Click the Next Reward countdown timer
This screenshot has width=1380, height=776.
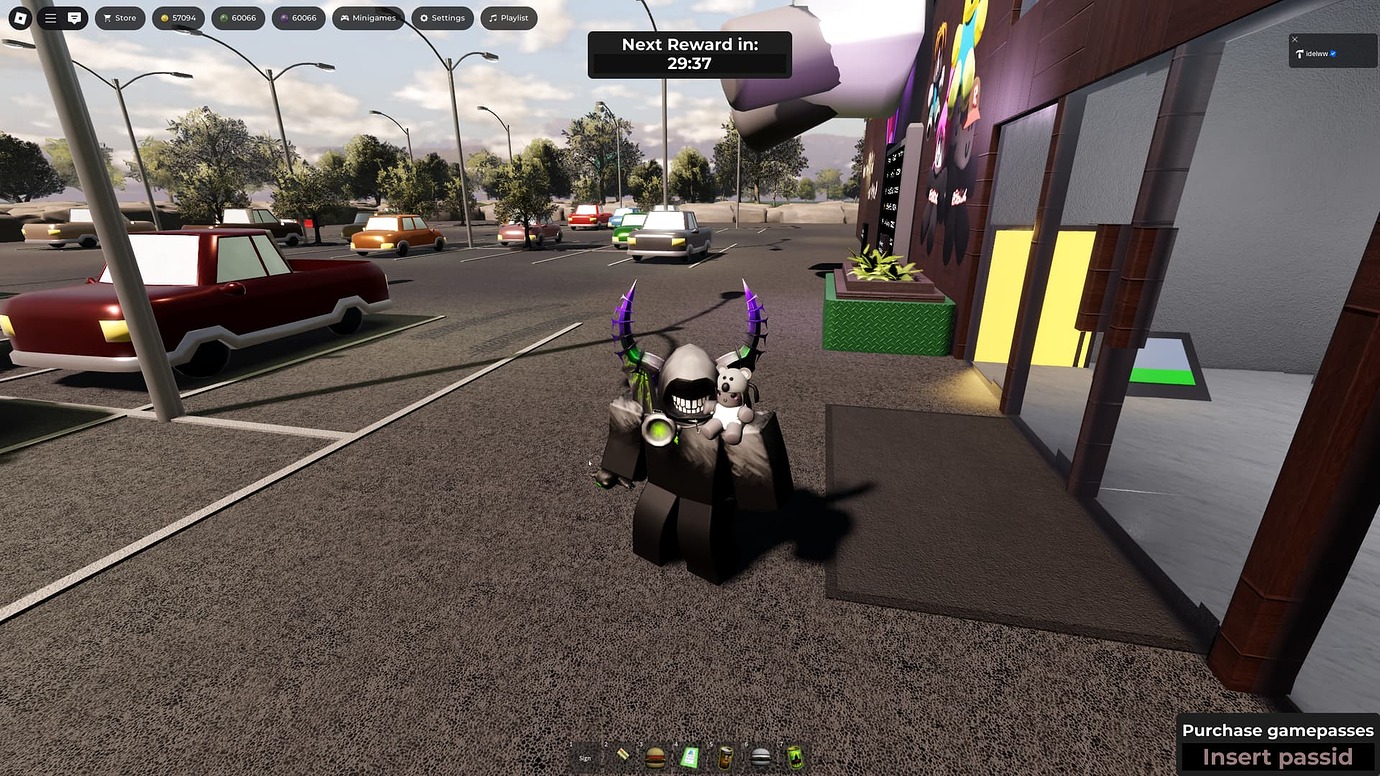(x=688, y=55)
